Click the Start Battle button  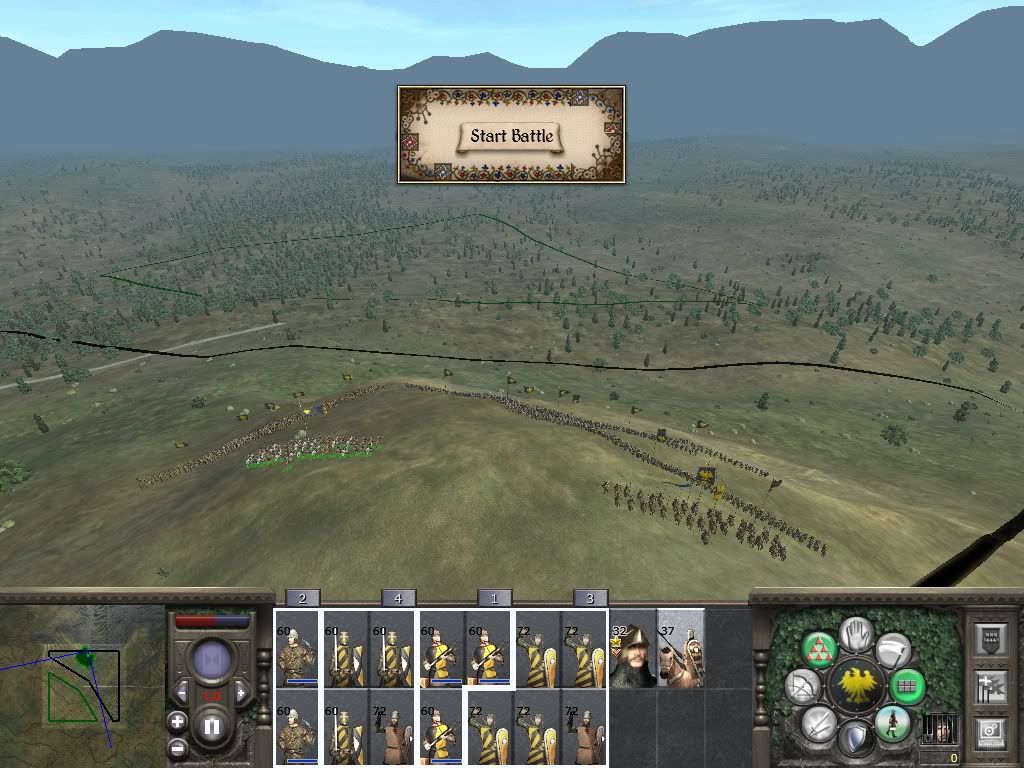(511, 136)
